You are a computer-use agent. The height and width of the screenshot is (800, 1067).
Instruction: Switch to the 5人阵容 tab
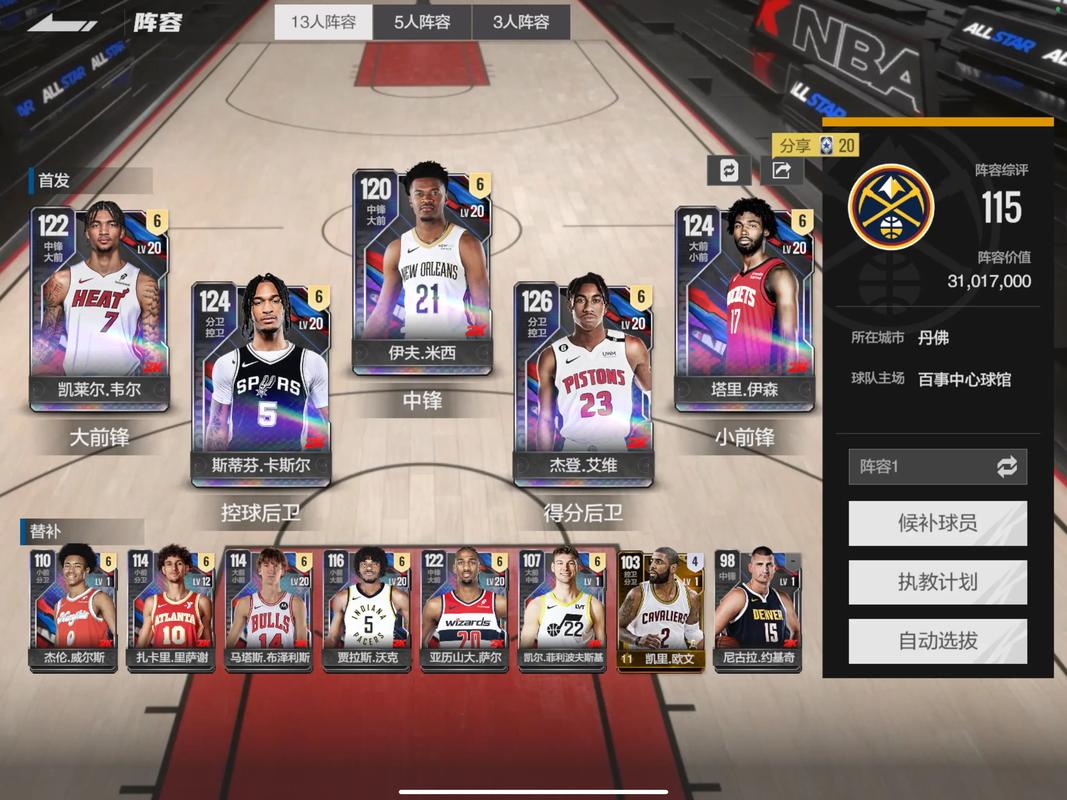pyautogui.click(x=422, y=22)
